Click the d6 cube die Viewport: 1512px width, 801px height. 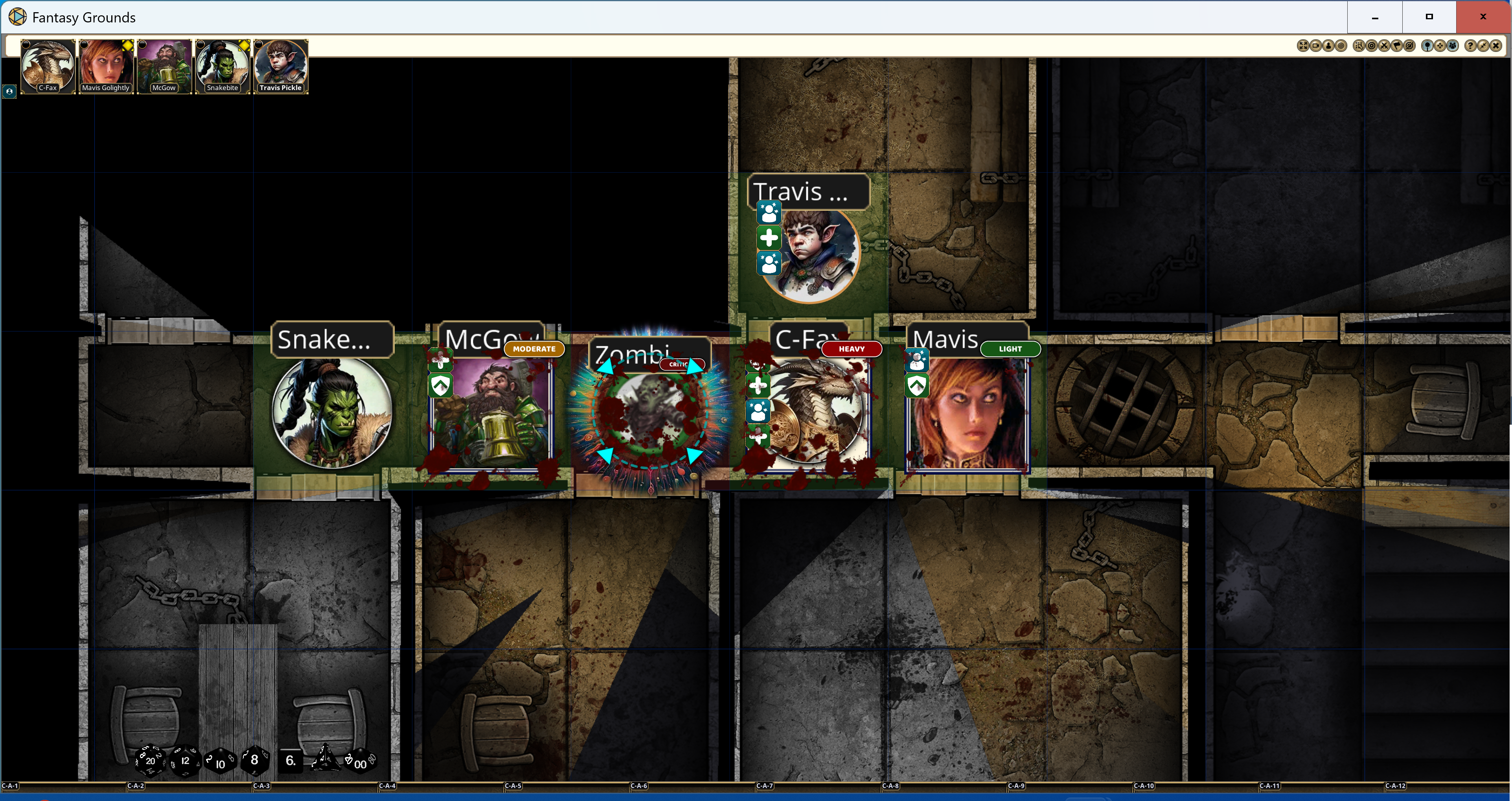[x=291, y=760]
